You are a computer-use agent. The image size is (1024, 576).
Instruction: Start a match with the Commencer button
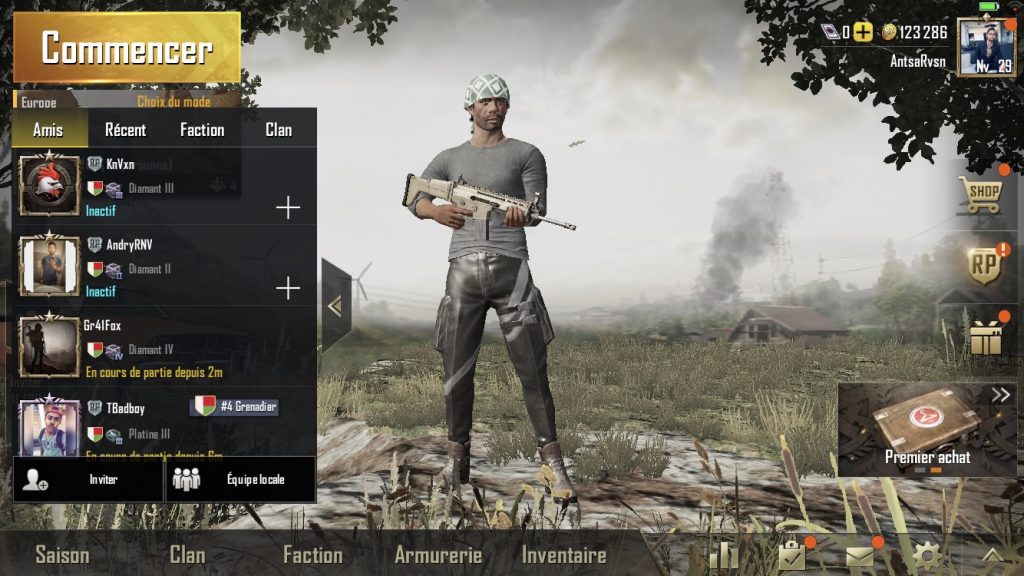126,48
